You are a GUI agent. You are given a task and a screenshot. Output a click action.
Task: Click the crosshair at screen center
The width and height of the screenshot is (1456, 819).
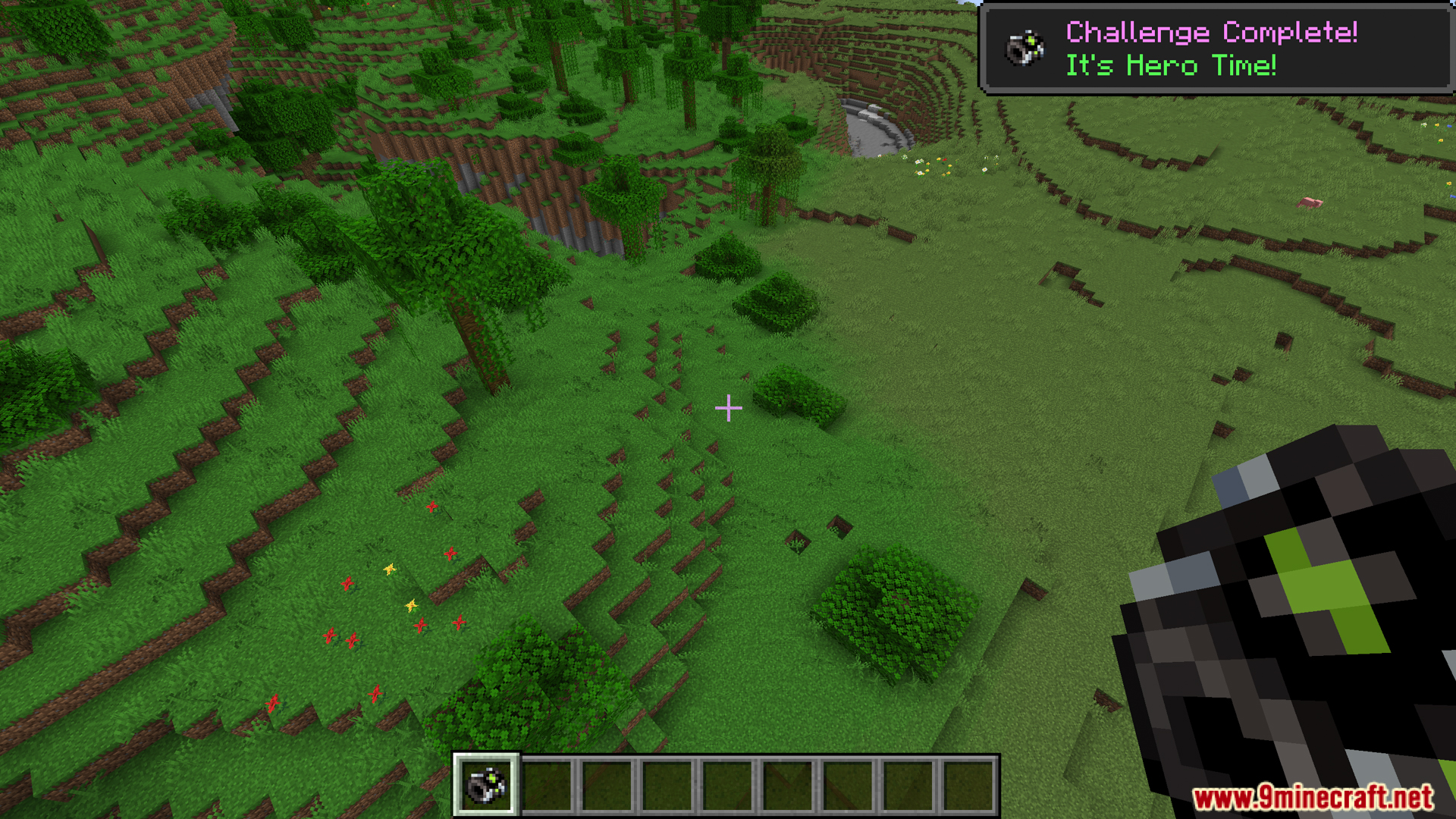point(728,408)
